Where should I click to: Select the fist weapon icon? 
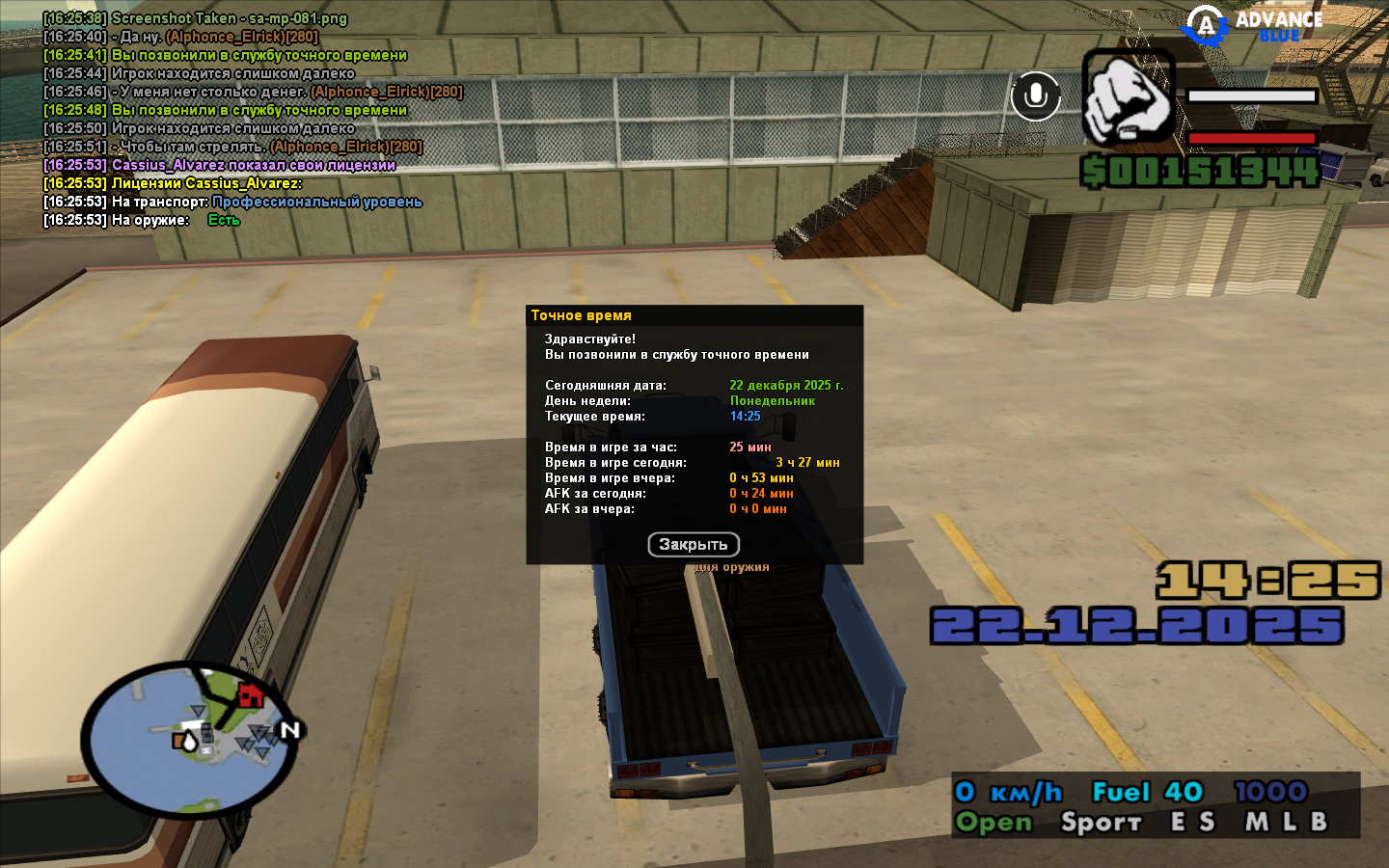point(1128,97)
